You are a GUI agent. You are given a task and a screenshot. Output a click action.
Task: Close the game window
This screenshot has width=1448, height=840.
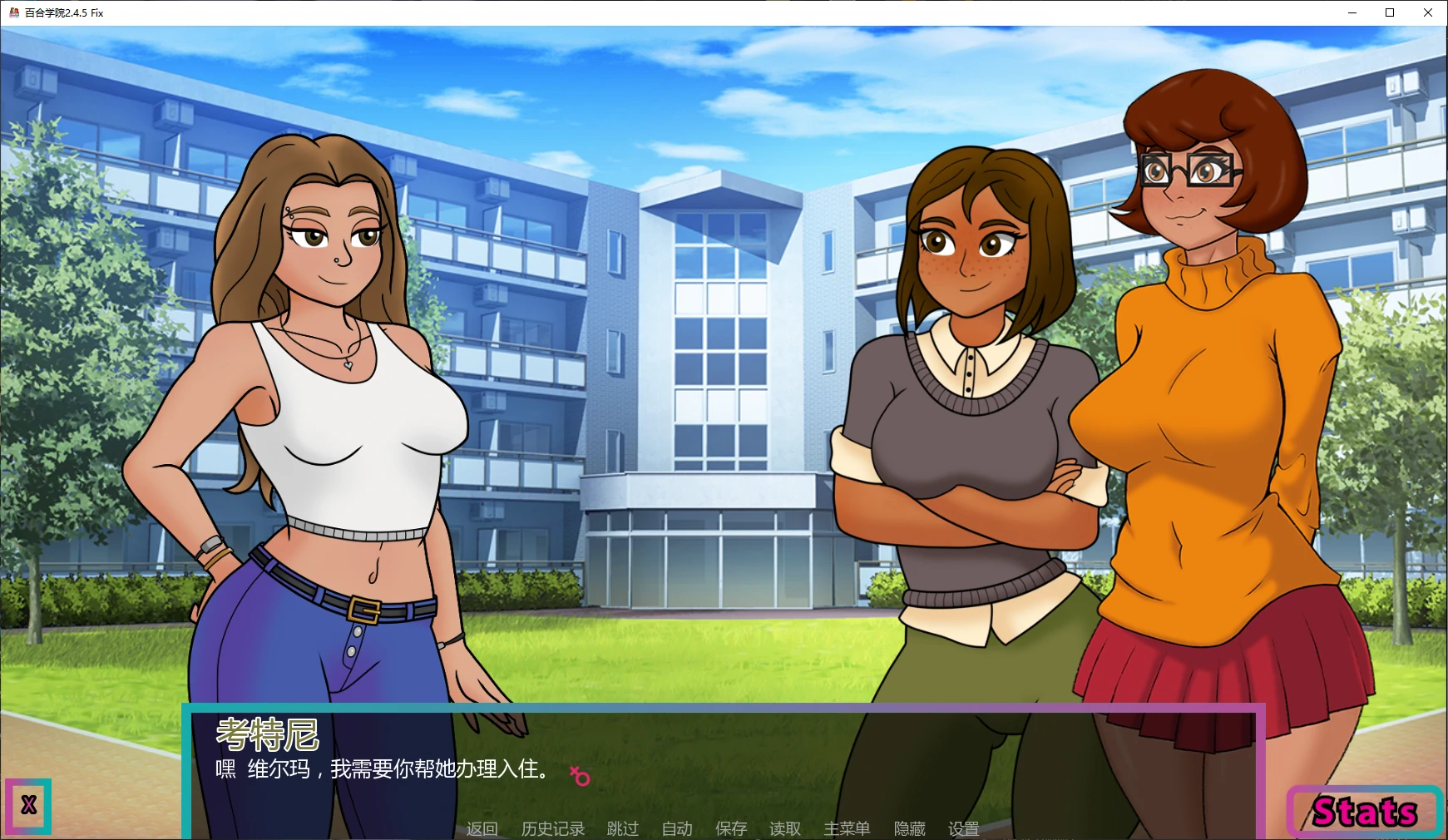[x=1428, y=12]
